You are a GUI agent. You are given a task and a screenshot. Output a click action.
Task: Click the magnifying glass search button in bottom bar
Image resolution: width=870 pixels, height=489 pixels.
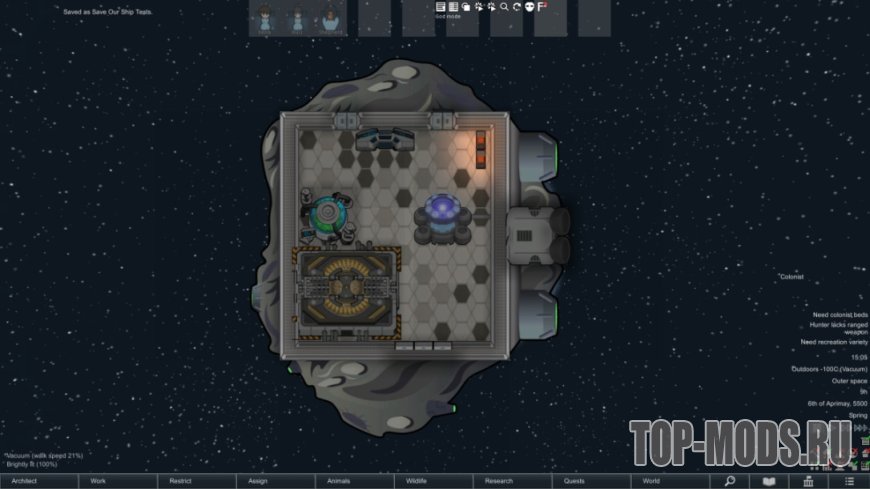tap(729, 481)
